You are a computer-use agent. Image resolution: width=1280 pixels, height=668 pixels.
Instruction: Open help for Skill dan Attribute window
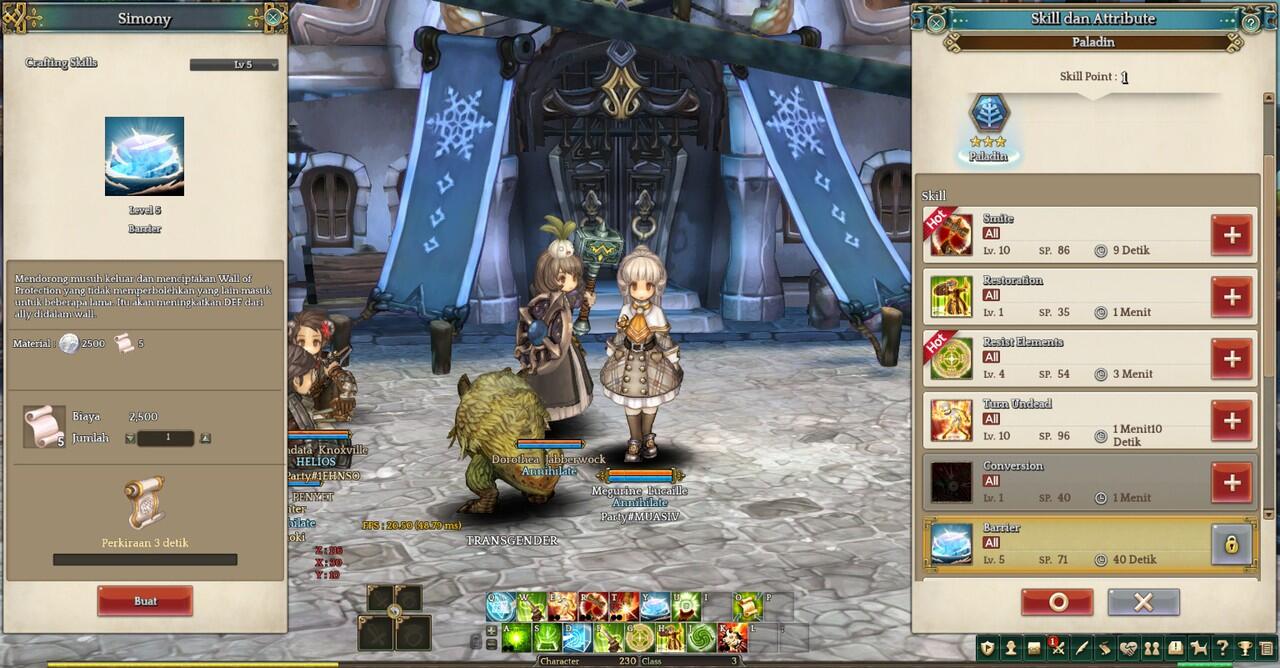(x=1251, y=21)
